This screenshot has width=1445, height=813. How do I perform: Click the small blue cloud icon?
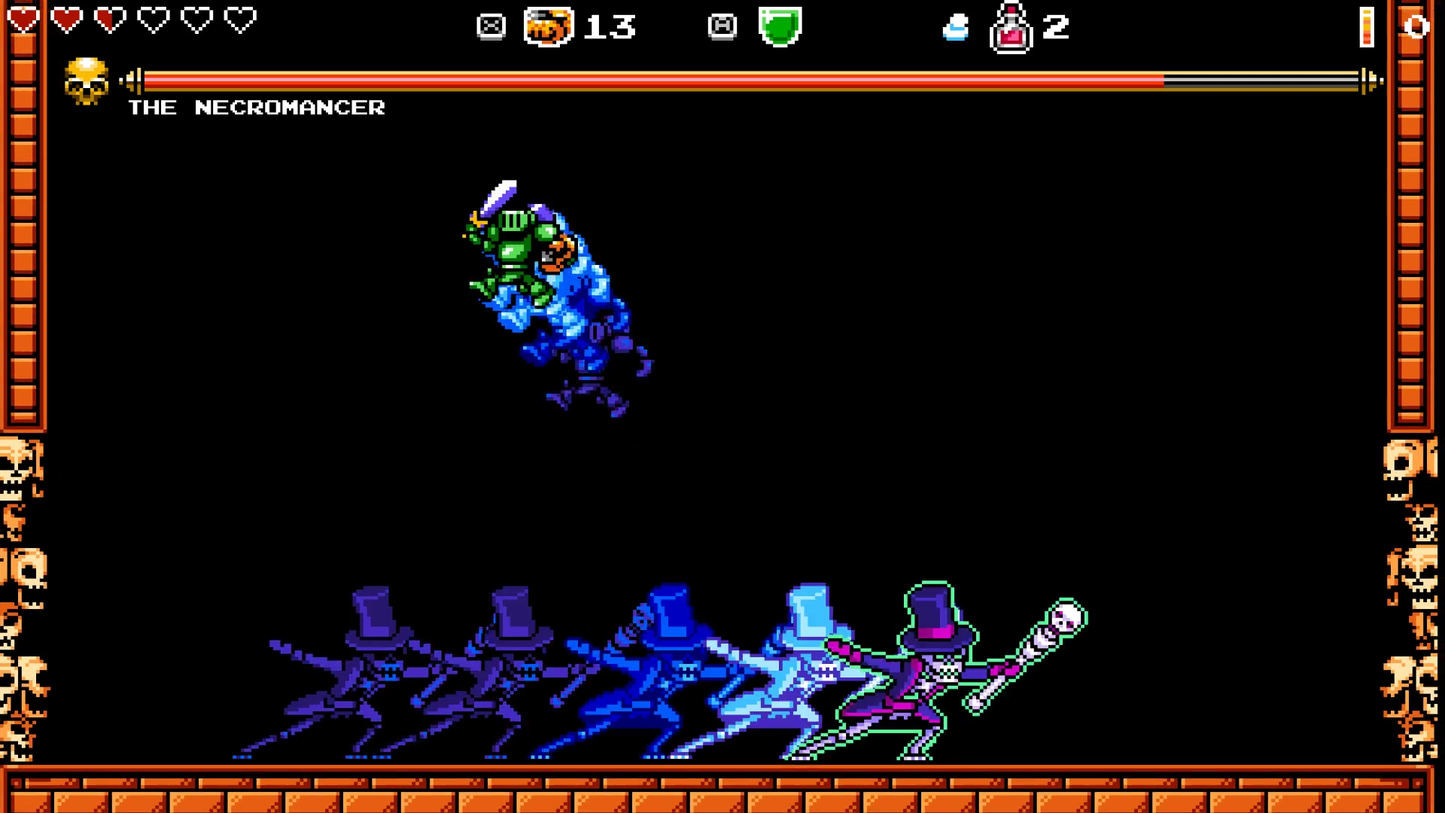(955, 28)
